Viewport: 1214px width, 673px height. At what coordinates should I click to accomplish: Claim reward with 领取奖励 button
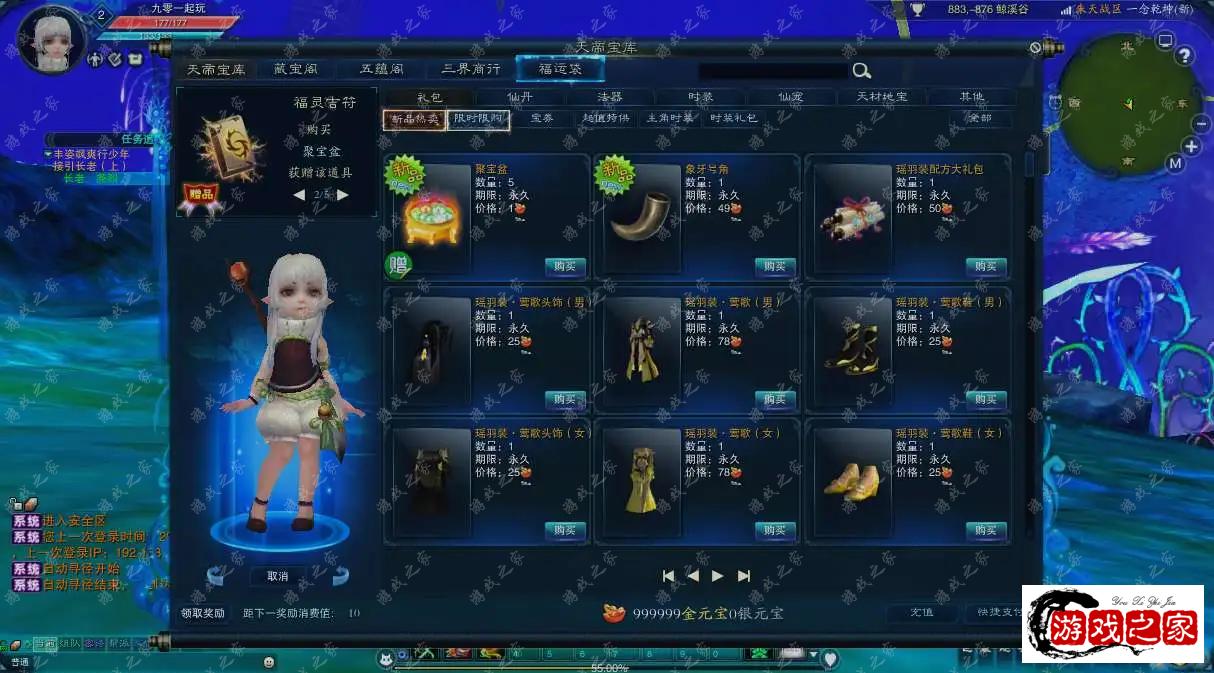pyautogui.click(x=203, y=613)
